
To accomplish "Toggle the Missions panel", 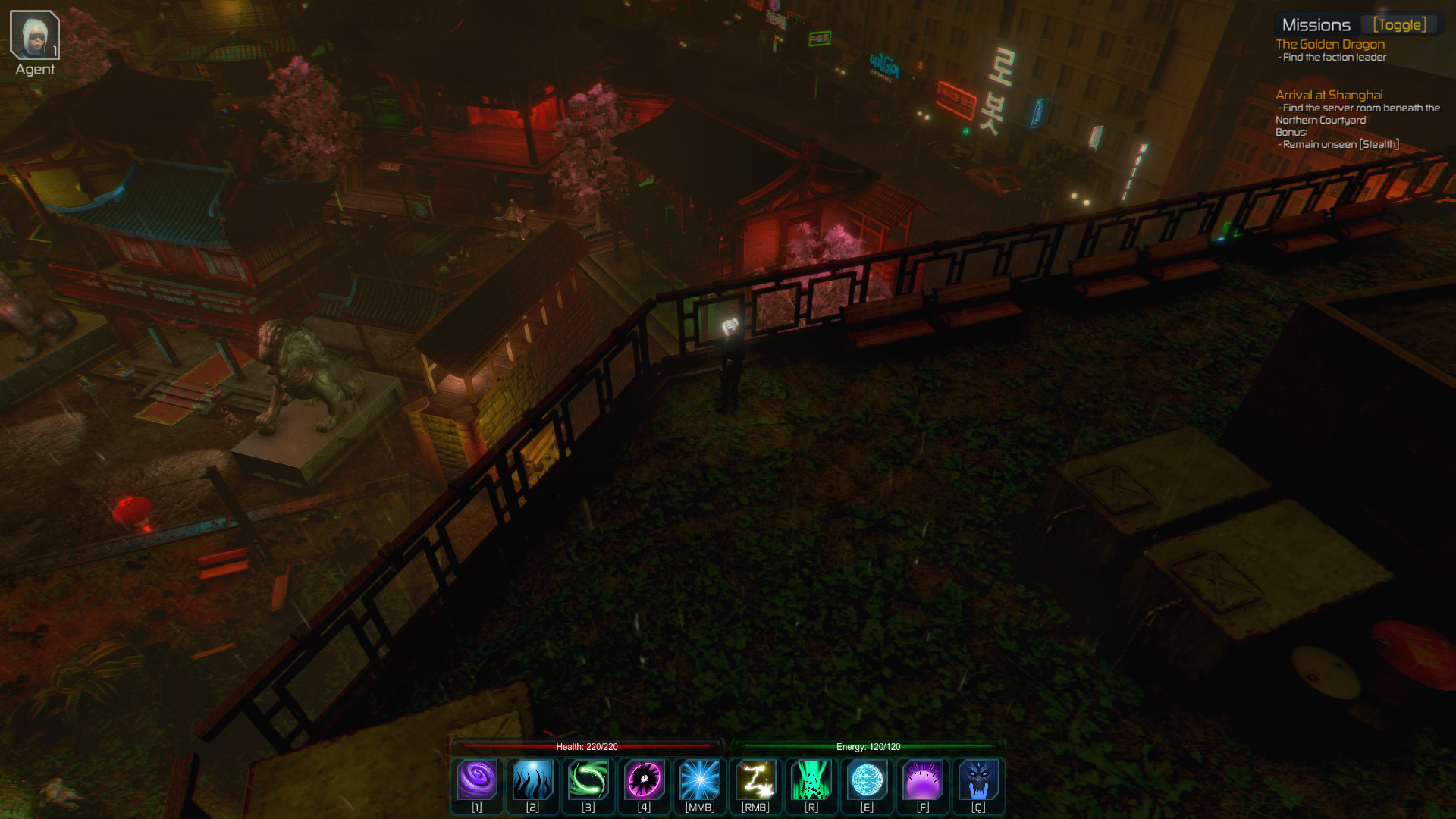I will pos(1399,25).
